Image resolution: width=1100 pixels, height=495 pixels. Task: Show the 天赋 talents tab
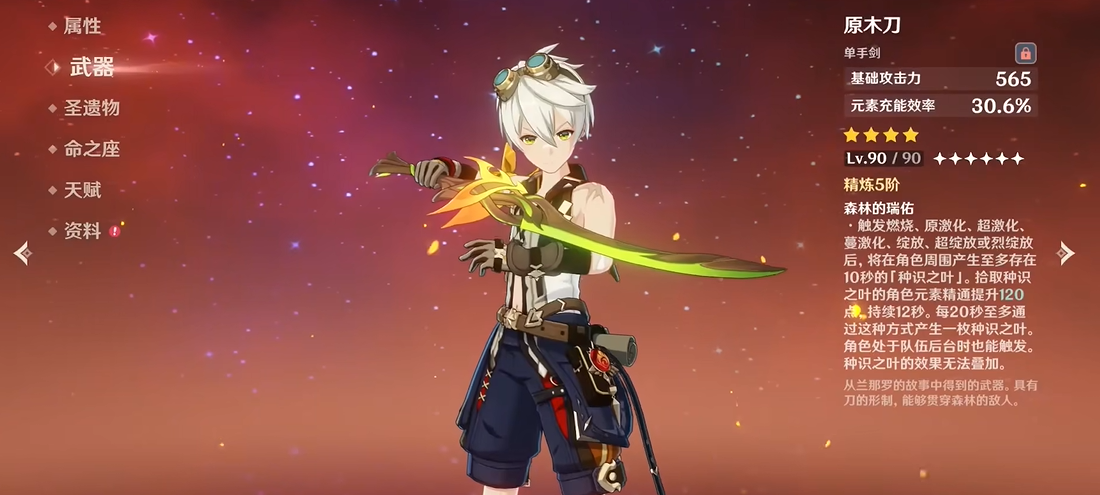[x=82, y=190]
